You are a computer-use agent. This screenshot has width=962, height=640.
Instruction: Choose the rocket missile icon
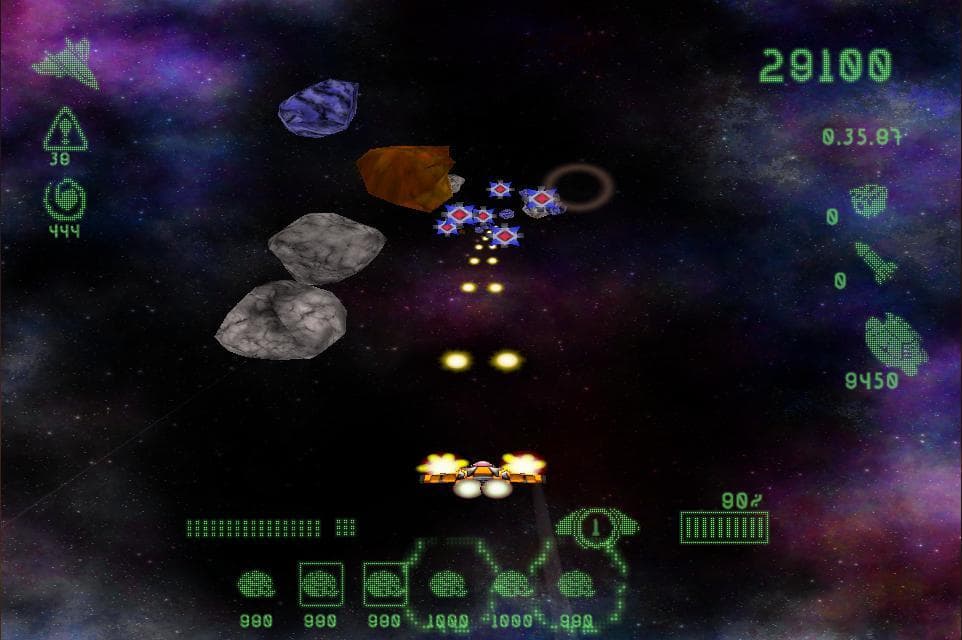pos(875,261)
